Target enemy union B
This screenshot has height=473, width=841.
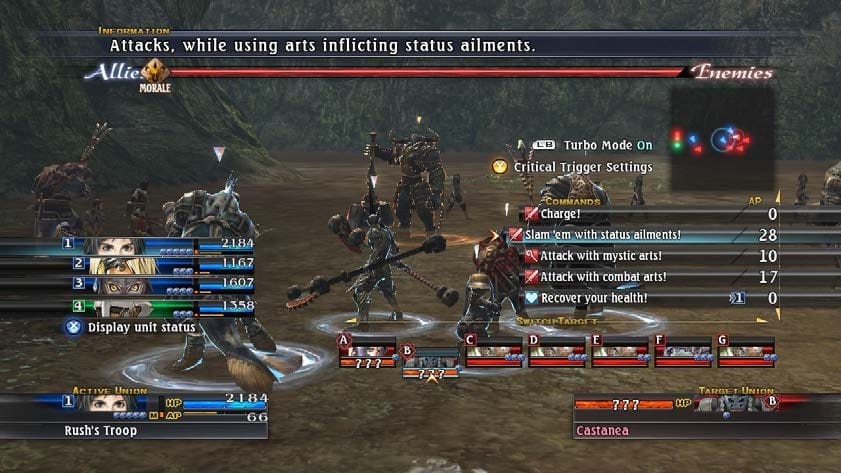pos(430,361)
